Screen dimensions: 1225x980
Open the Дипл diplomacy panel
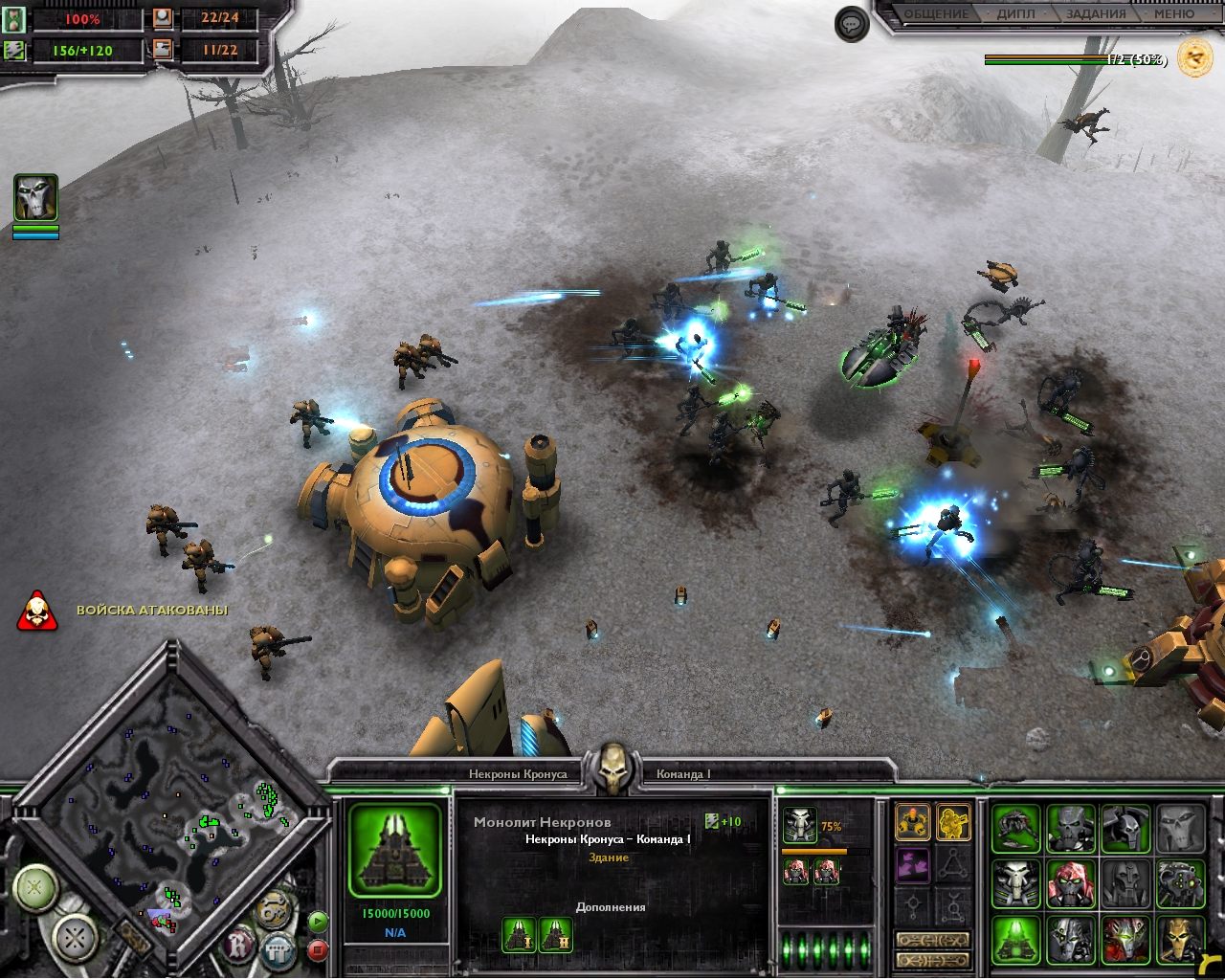click(x=1014, y=14)
